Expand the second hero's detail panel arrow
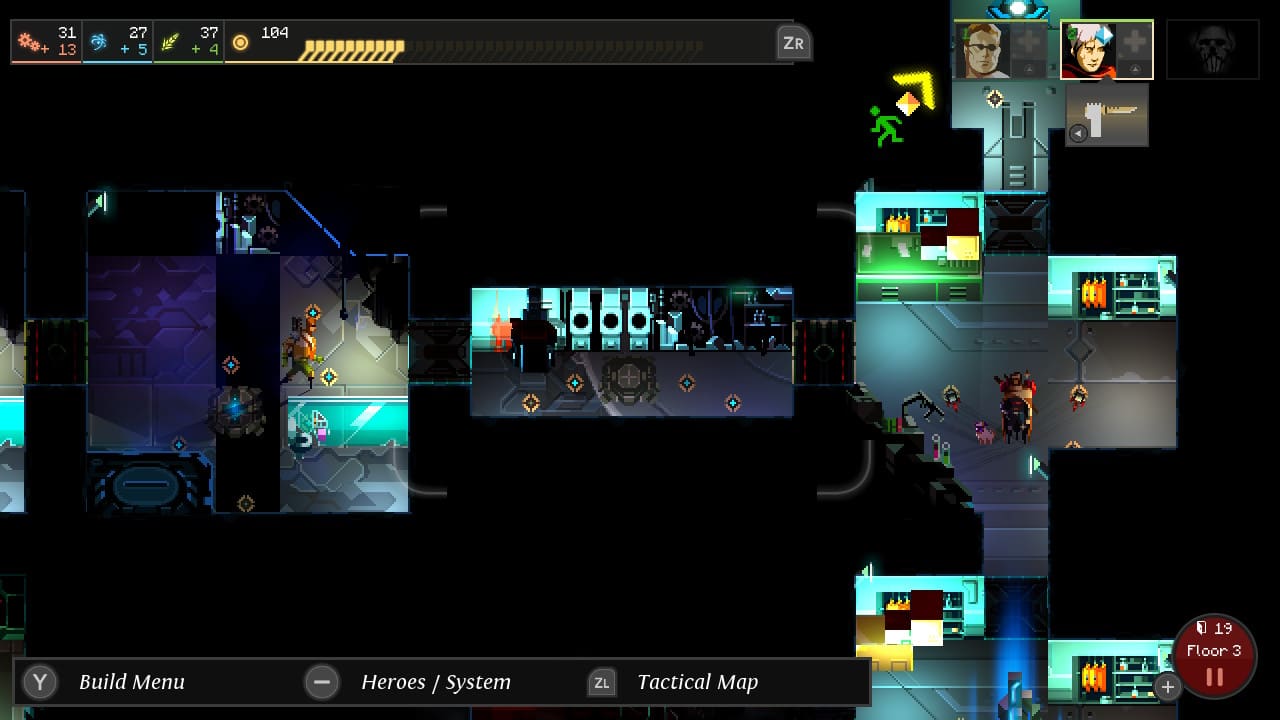The width and height of the screenshot is (1280, 720). pyautogui.click(x=1134, y=68)
